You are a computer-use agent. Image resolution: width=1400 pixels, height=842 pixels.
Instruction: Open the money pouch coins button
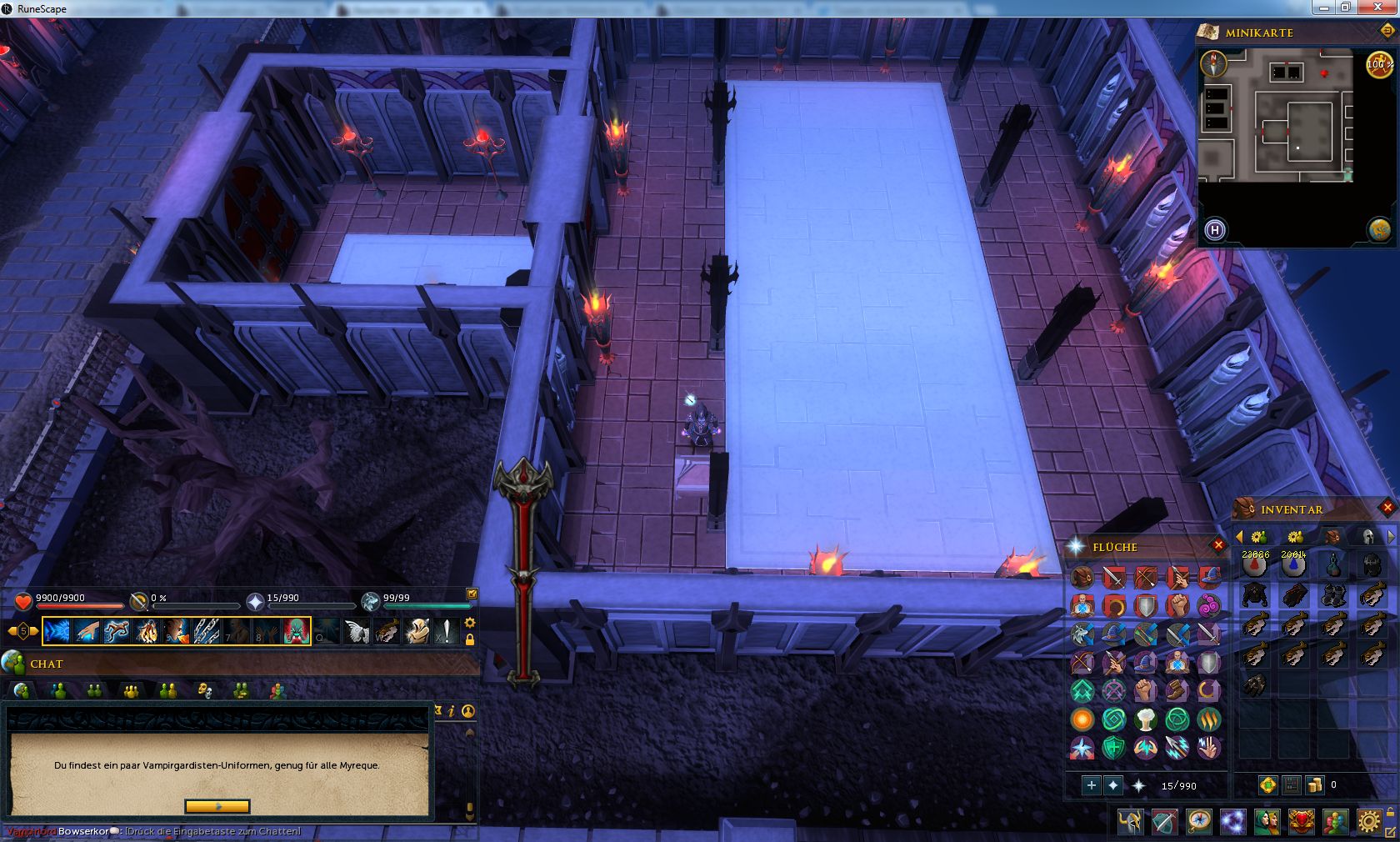coord(1315,784)
